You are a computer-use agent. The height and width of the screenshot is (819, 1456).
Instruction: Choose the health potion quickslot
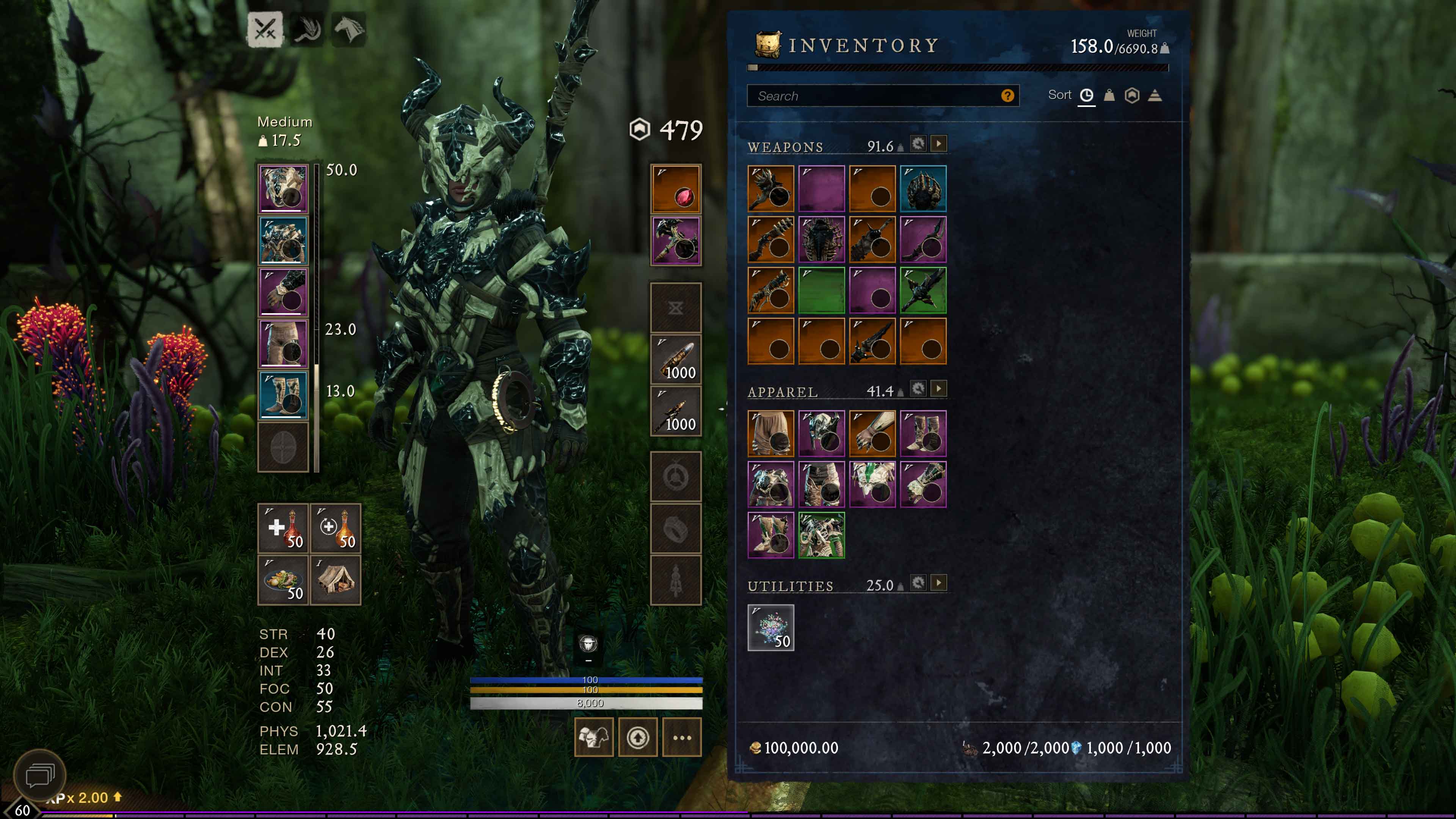[283, 529]
